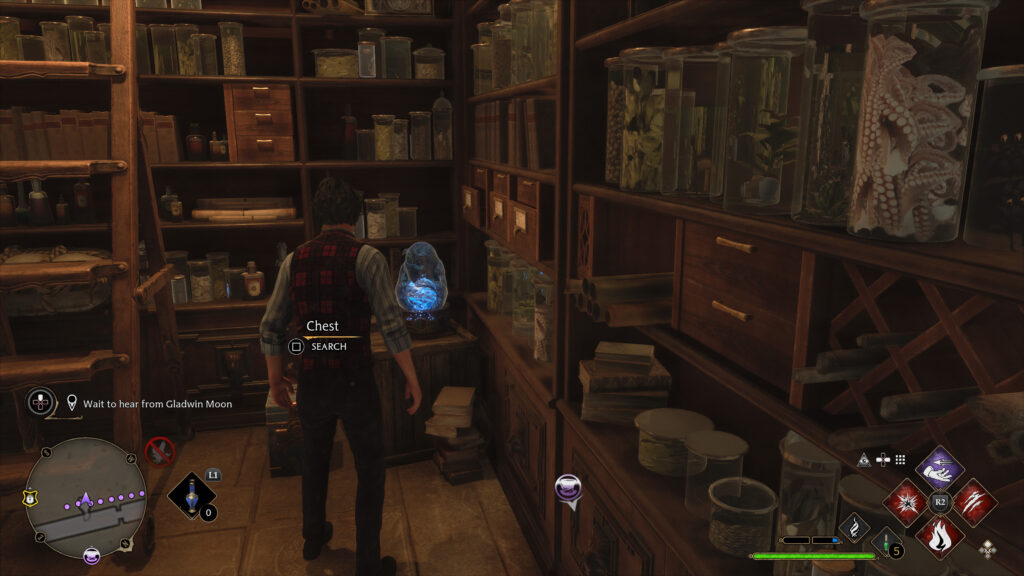Click the red no-flying broom icon
Viewport: 1024px width, 576px height.
click(159, 451)
